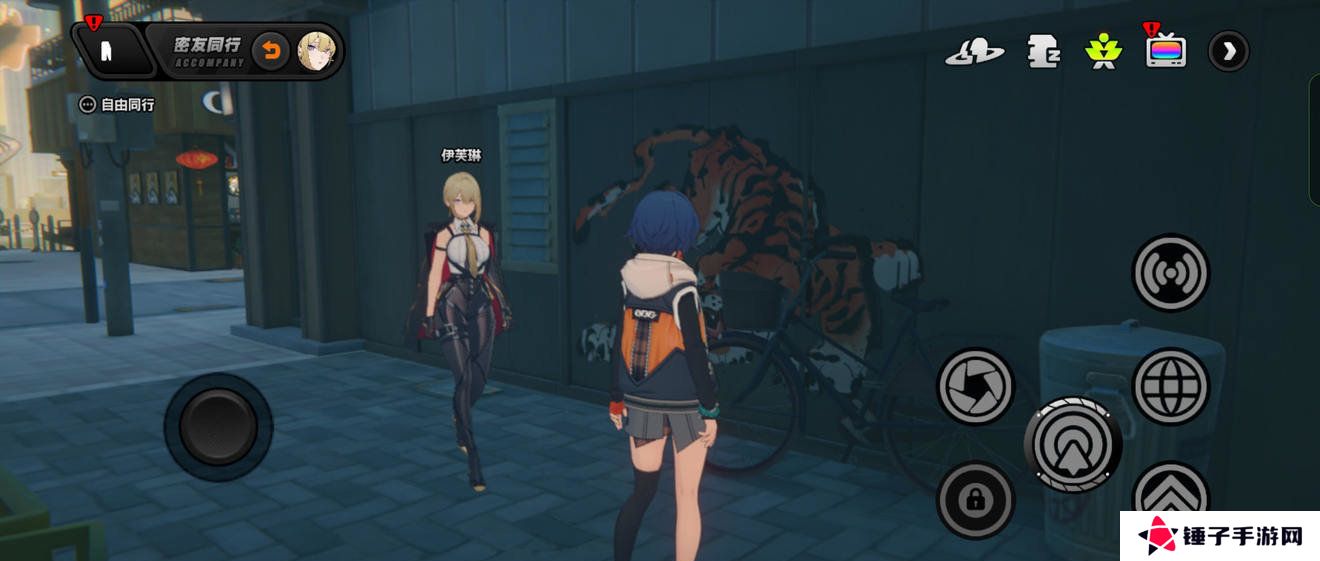Tap the virtual movement joystick
1320x561 pixels.
pyautogui.click(x=218, y=427)
